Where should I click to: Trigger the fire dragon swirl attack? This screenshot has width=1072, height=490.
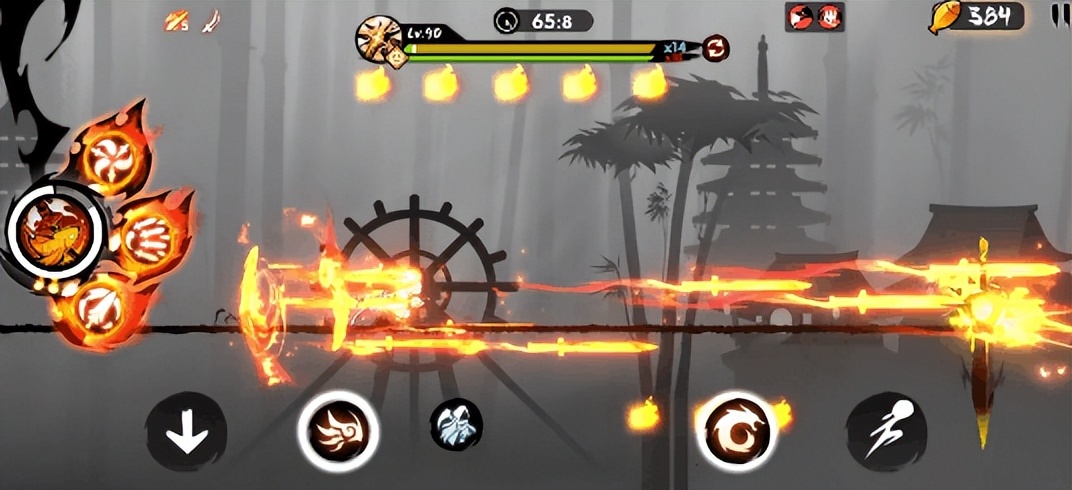[736, 431]
